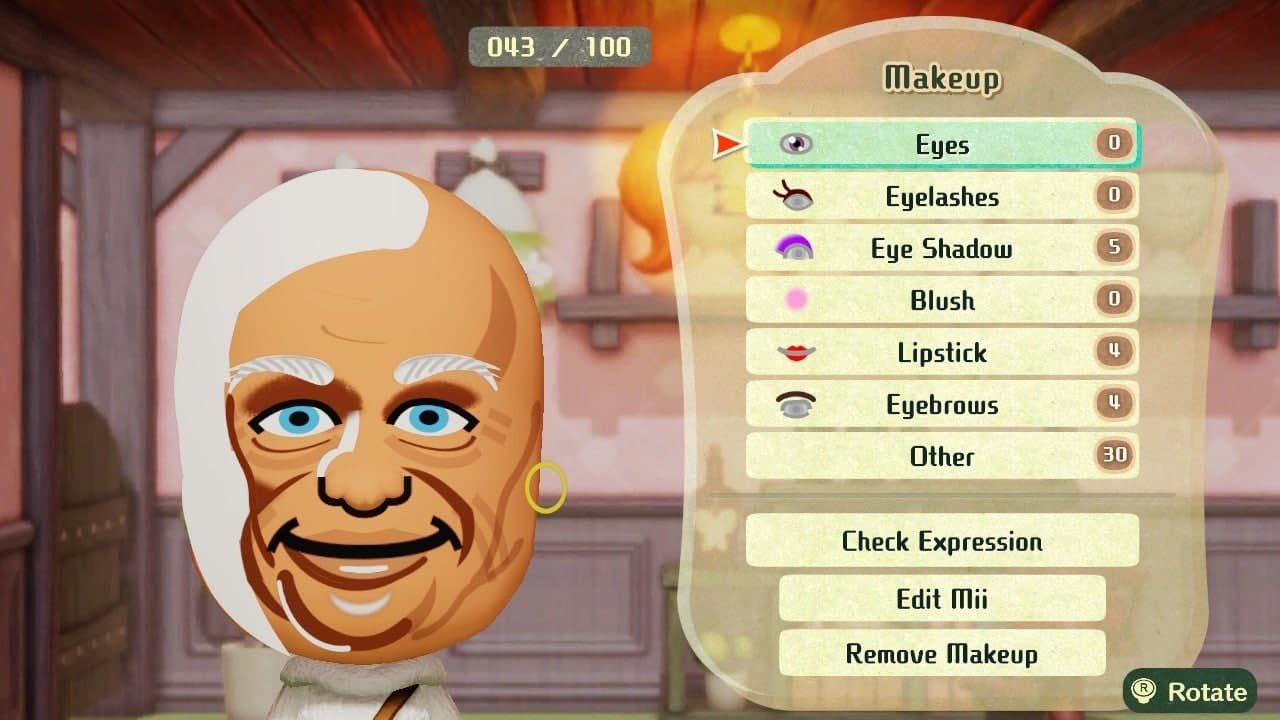Select the Eyes makeup category
The width and height of the screenshot is (1280, 720).
click(x=940, y=144)
